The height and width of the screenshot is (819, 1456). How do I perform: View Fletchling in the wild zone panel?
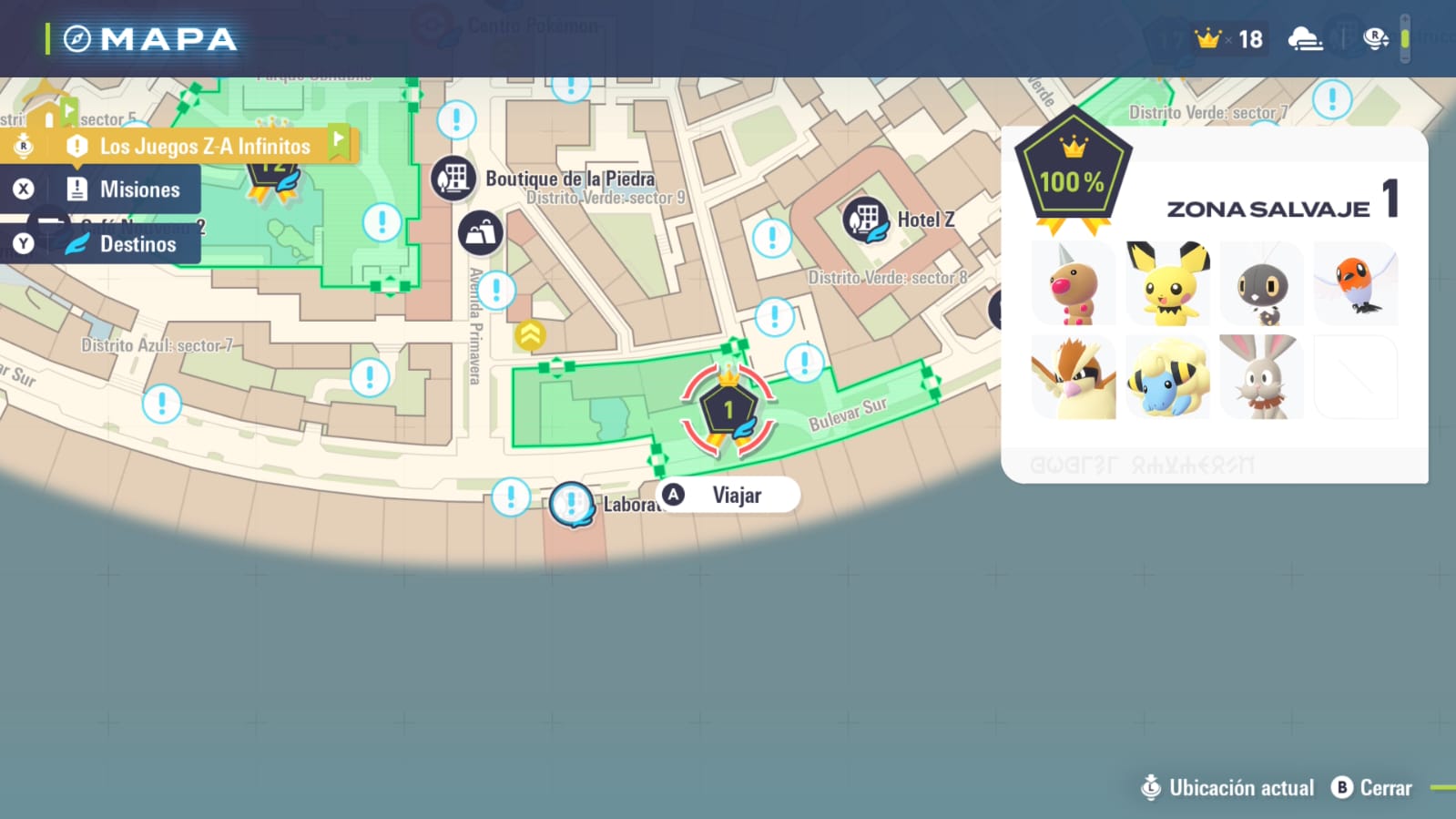pos(1356,283)
